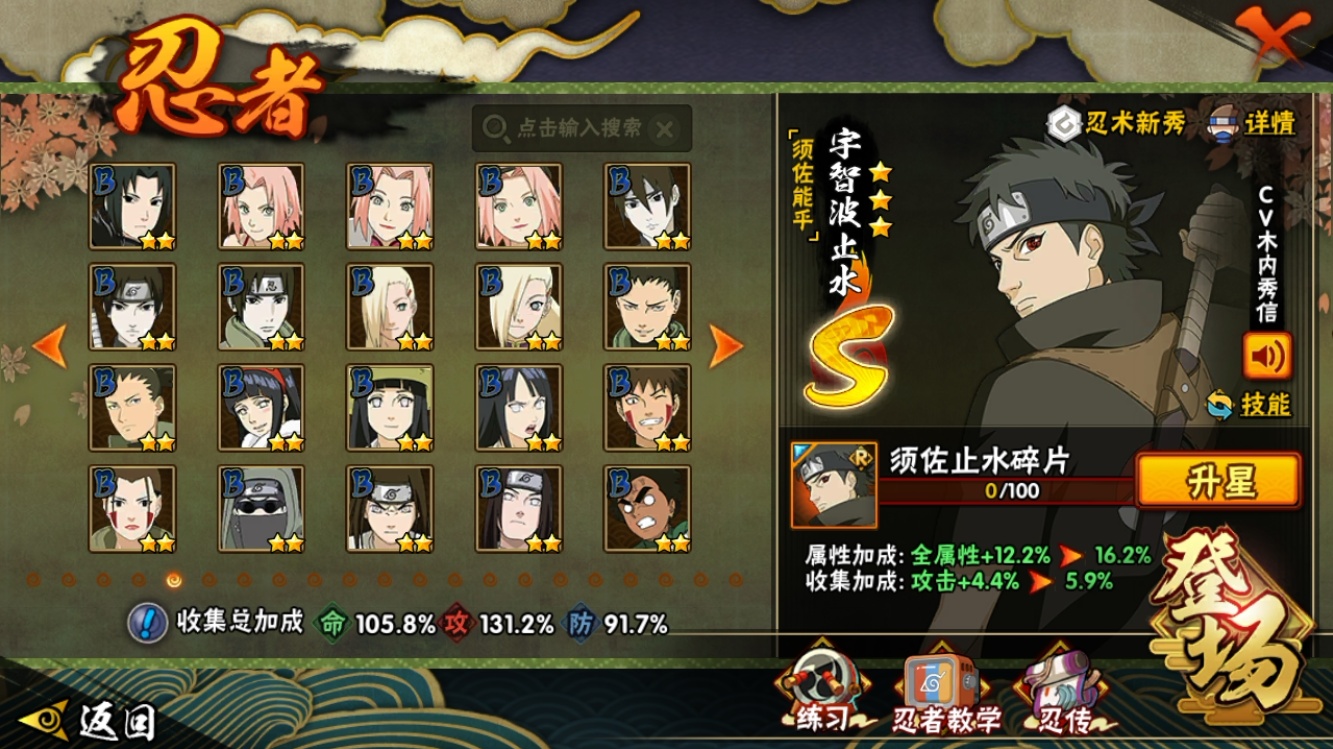Show the next page of ninjas
Viewport: 1333px width, 749px height.
[726, 346]
